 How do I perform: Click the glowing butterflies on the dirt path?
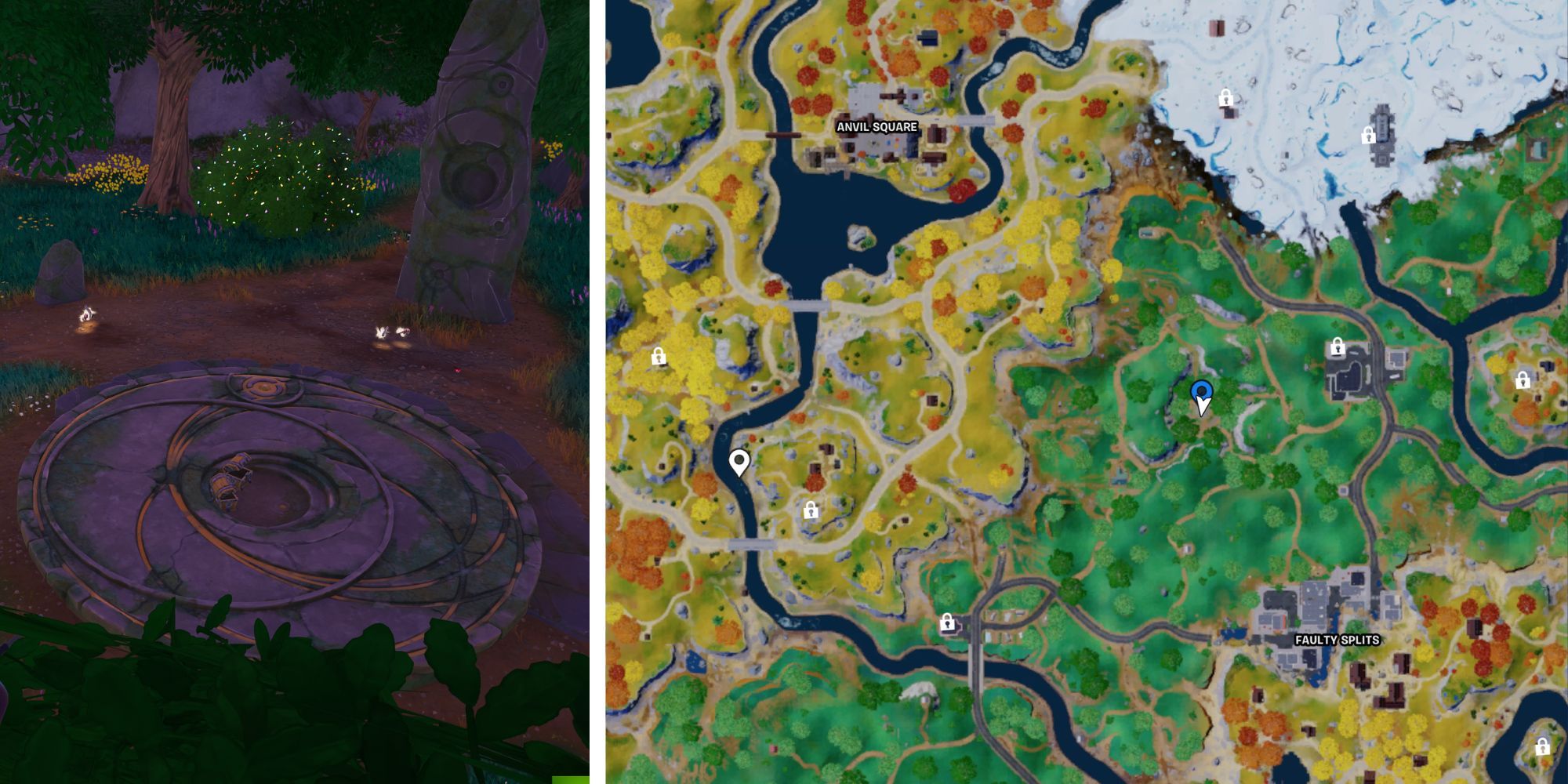point(392,333)
